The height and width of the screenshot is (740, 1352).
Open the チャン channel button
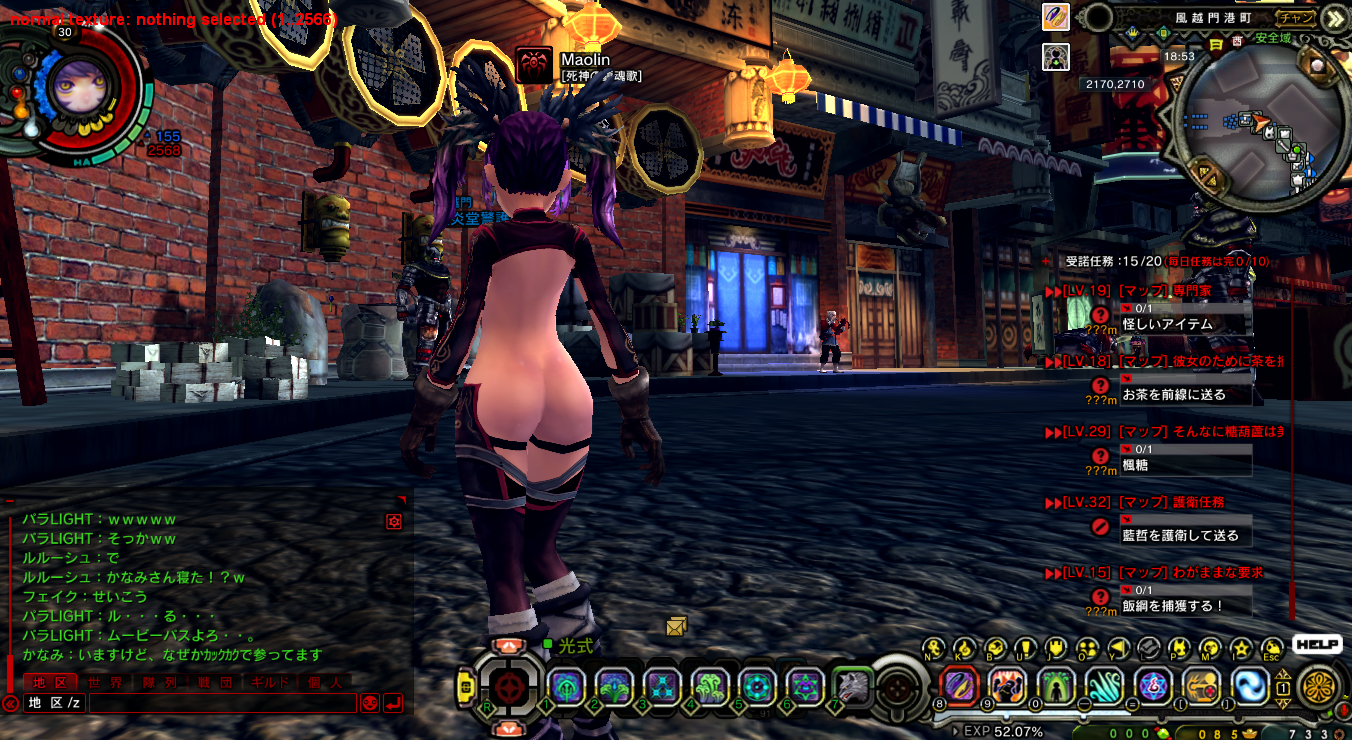point(1297,17)
